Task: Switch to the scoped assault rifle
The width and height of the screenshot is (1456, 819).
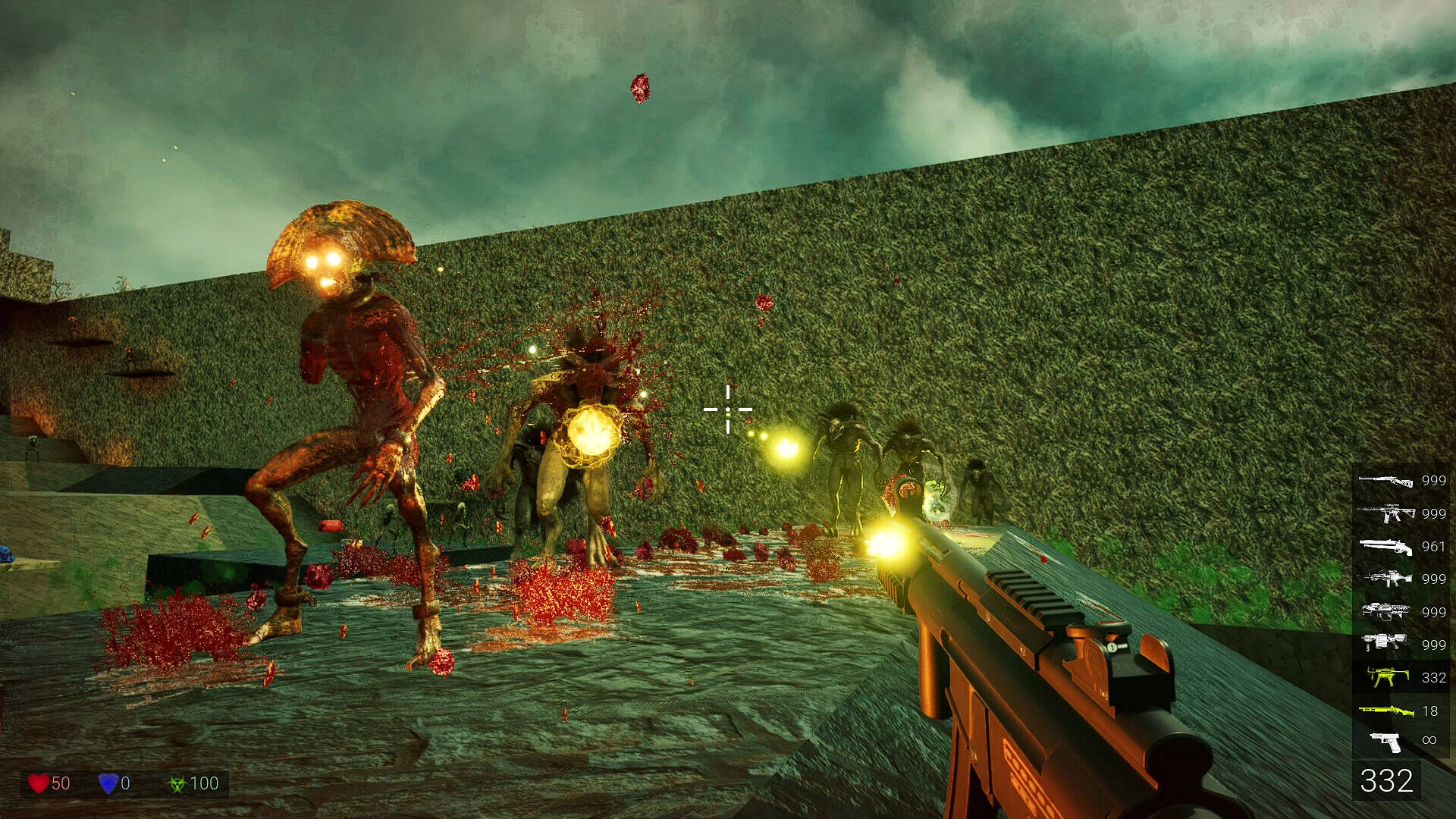Action: click(1385, 513)
